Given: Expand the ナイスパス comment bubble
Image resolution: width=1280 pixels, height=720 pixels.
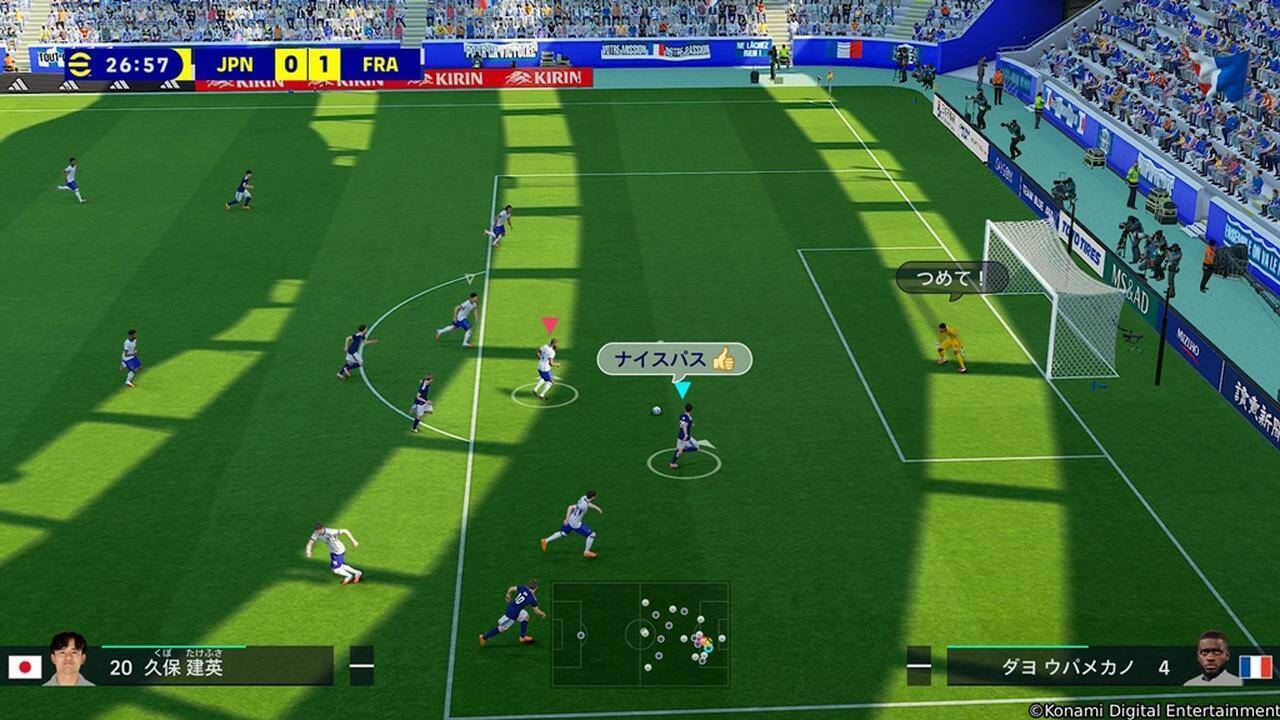Looking at the screenshot, I should [x=672, y=358].
